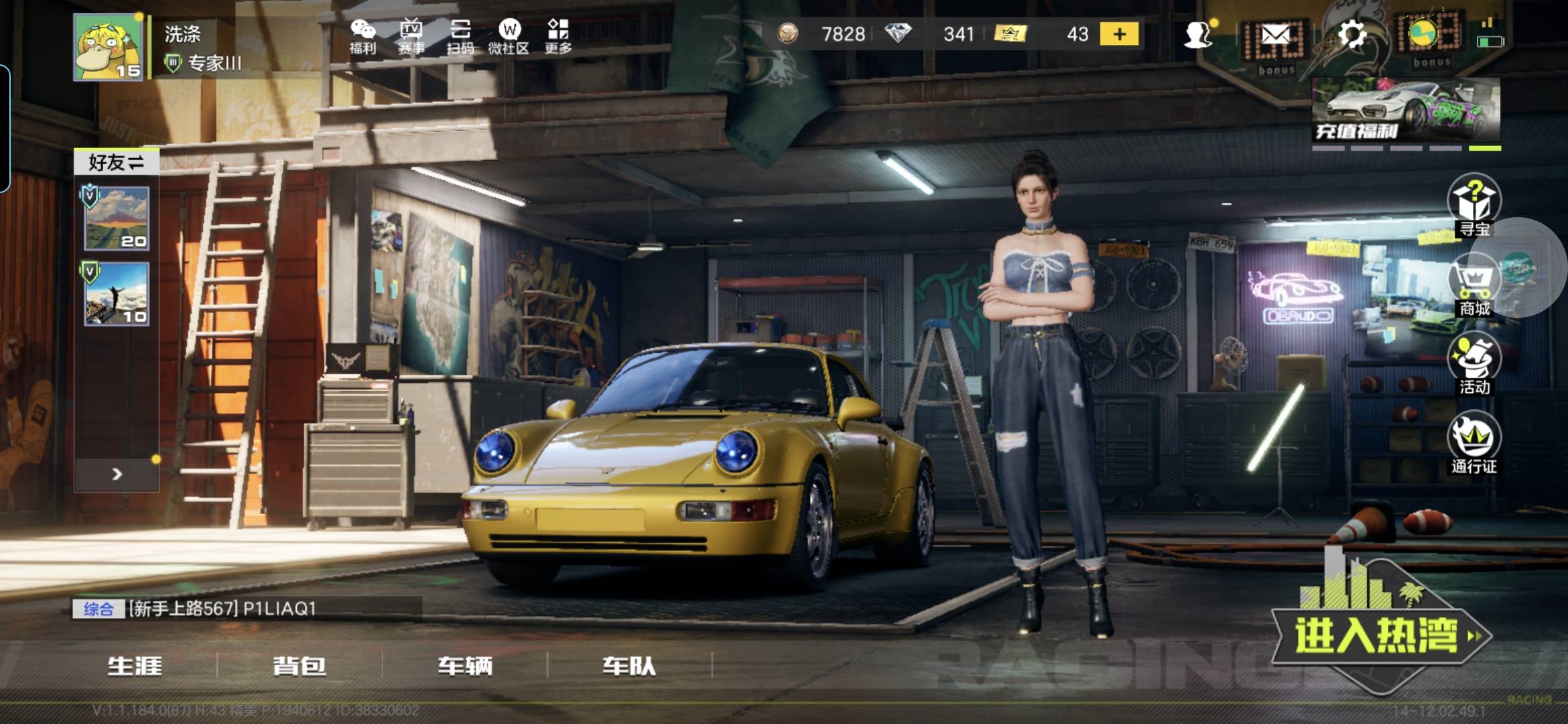This screenshot has height=724, width=1568.
Task: Open the friends silhouette icon
Action: click(1197, 35)
